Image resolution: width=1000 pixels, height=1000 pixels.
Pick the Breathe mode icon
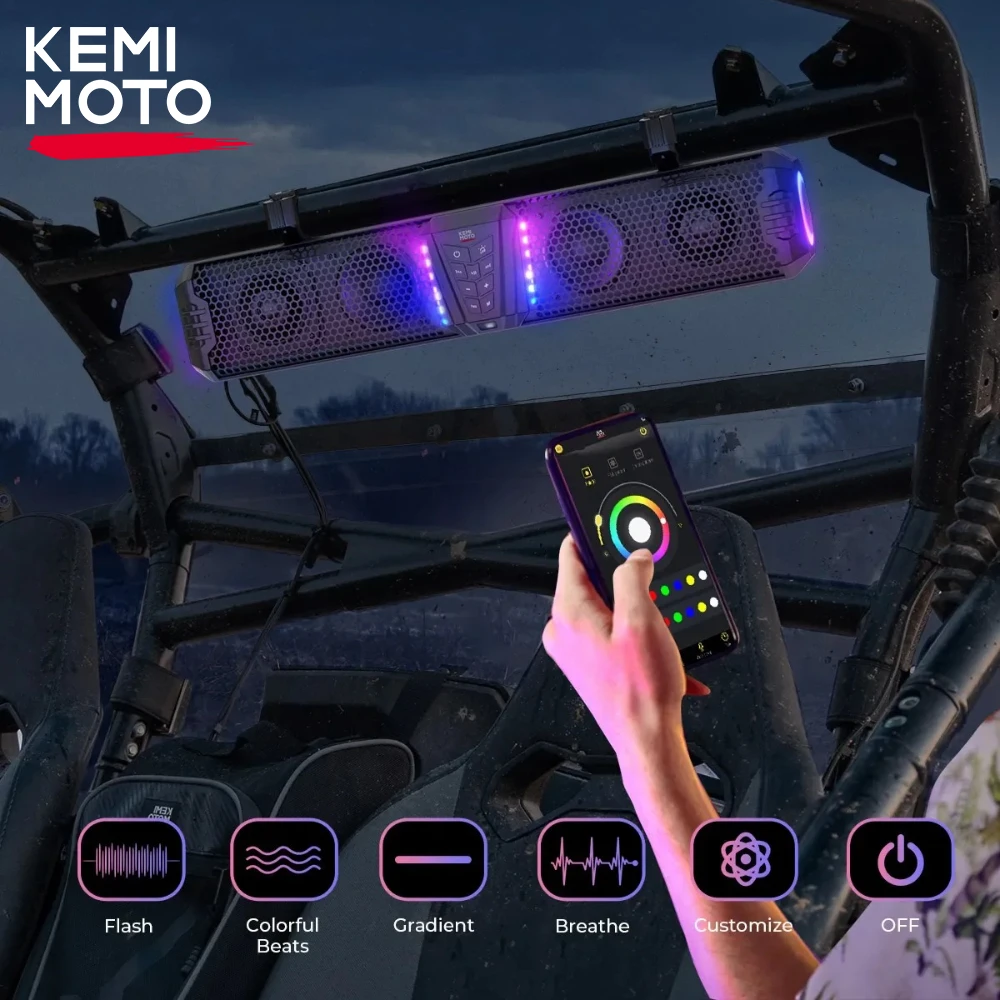[x=591, y=860]
